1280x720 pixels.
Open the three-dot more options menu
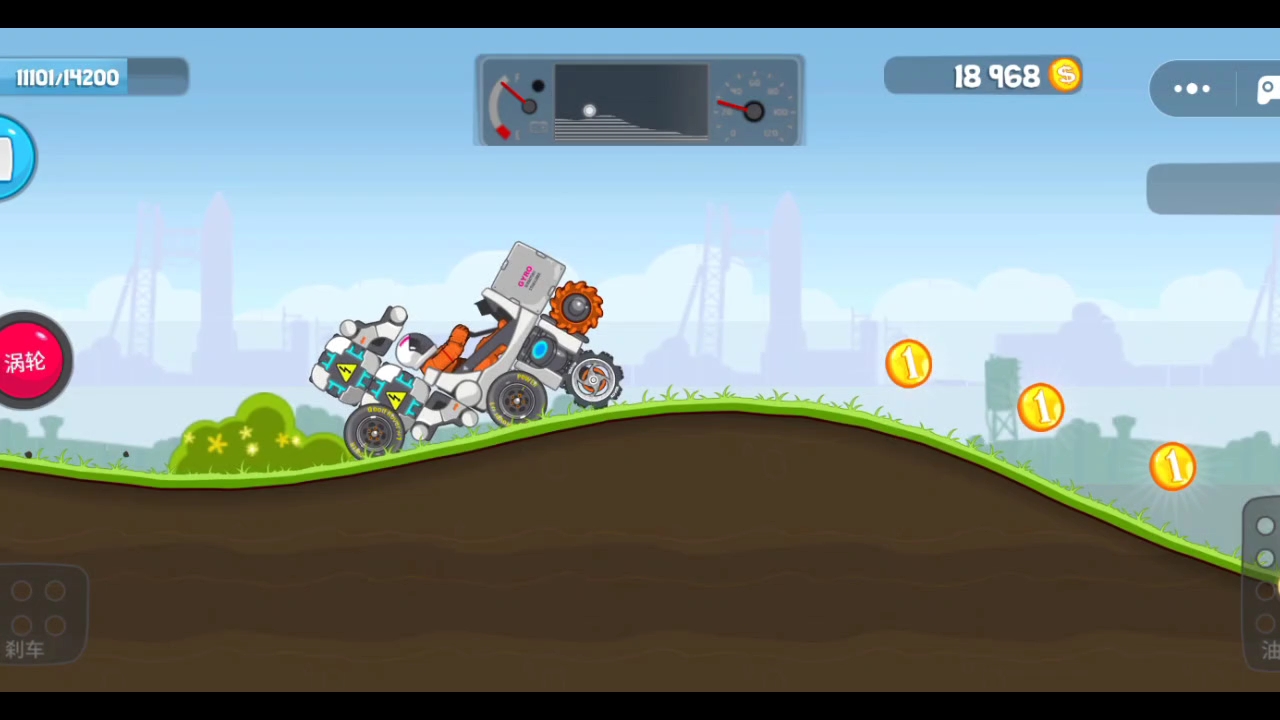click(x=1192, y=89)
